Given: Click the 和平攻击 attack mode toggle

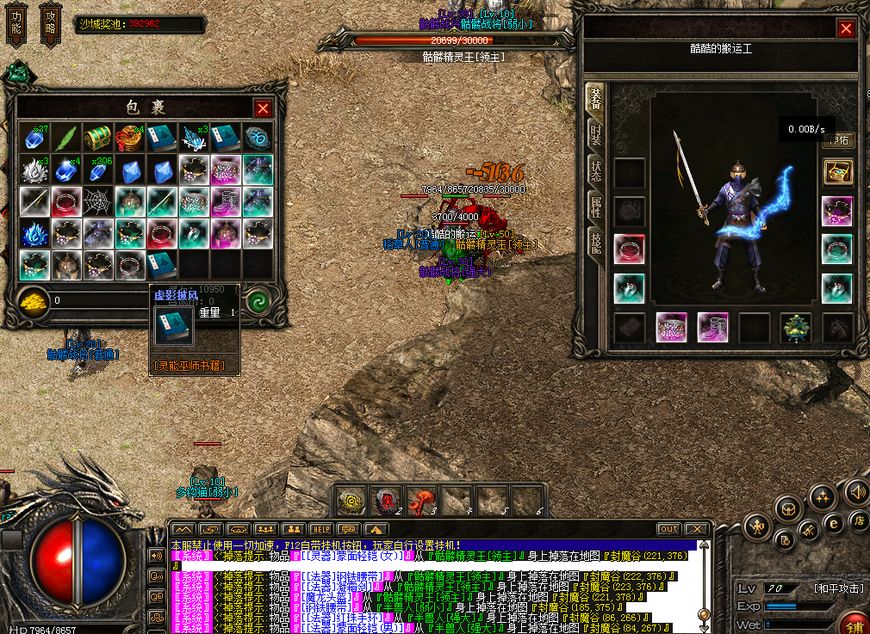Looking at the screenshot, I should (838, 589).
